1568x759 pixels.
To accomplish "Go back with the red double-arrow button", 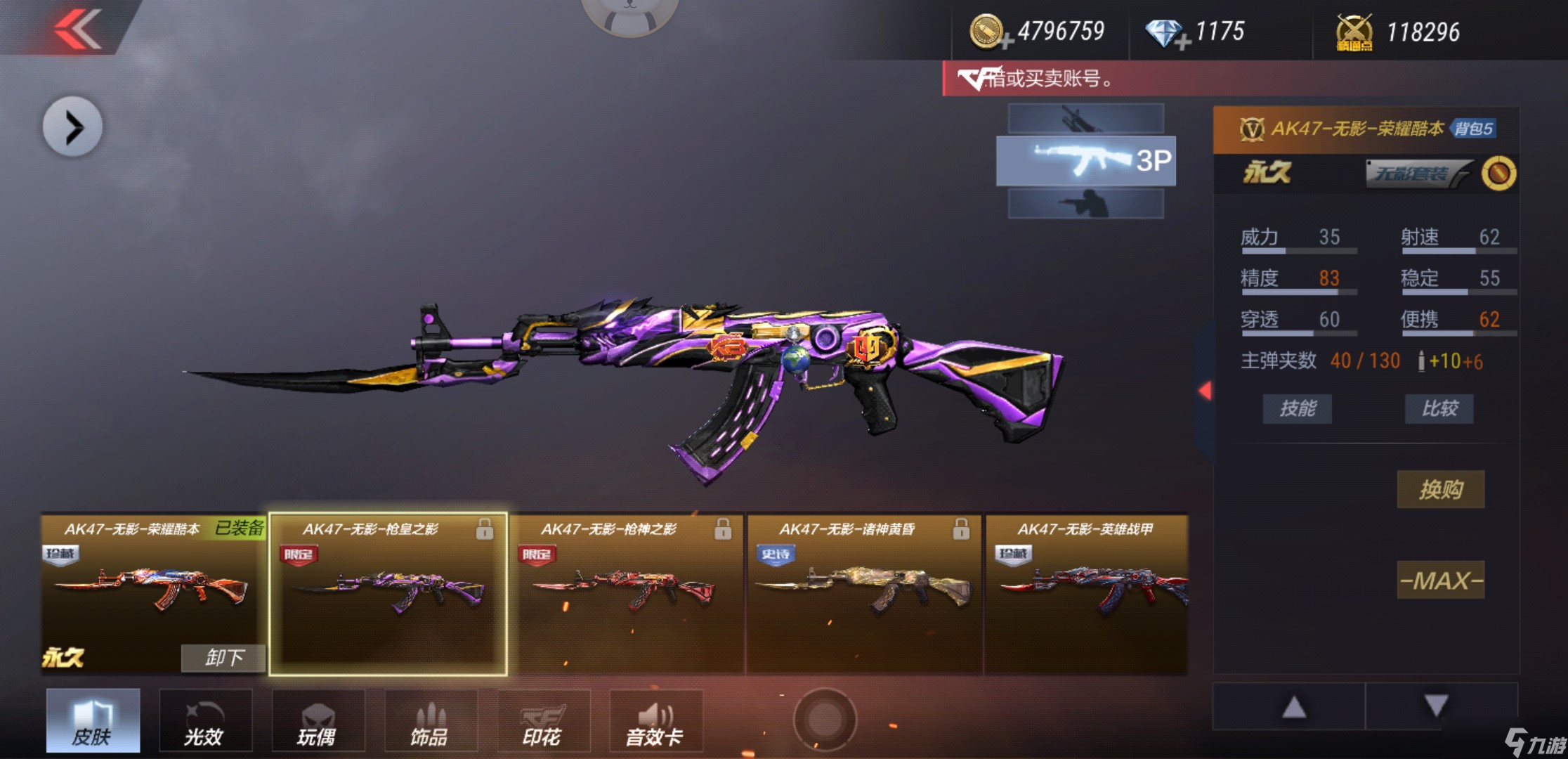I will click(78, 29).
